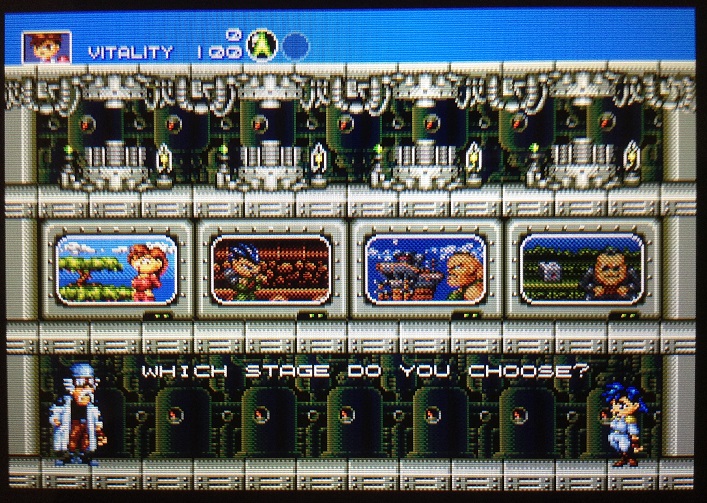Click the green weapon icon in the HUD
Image resolution: width=707 pixels, height=503 pixels.
pos(263,46)
